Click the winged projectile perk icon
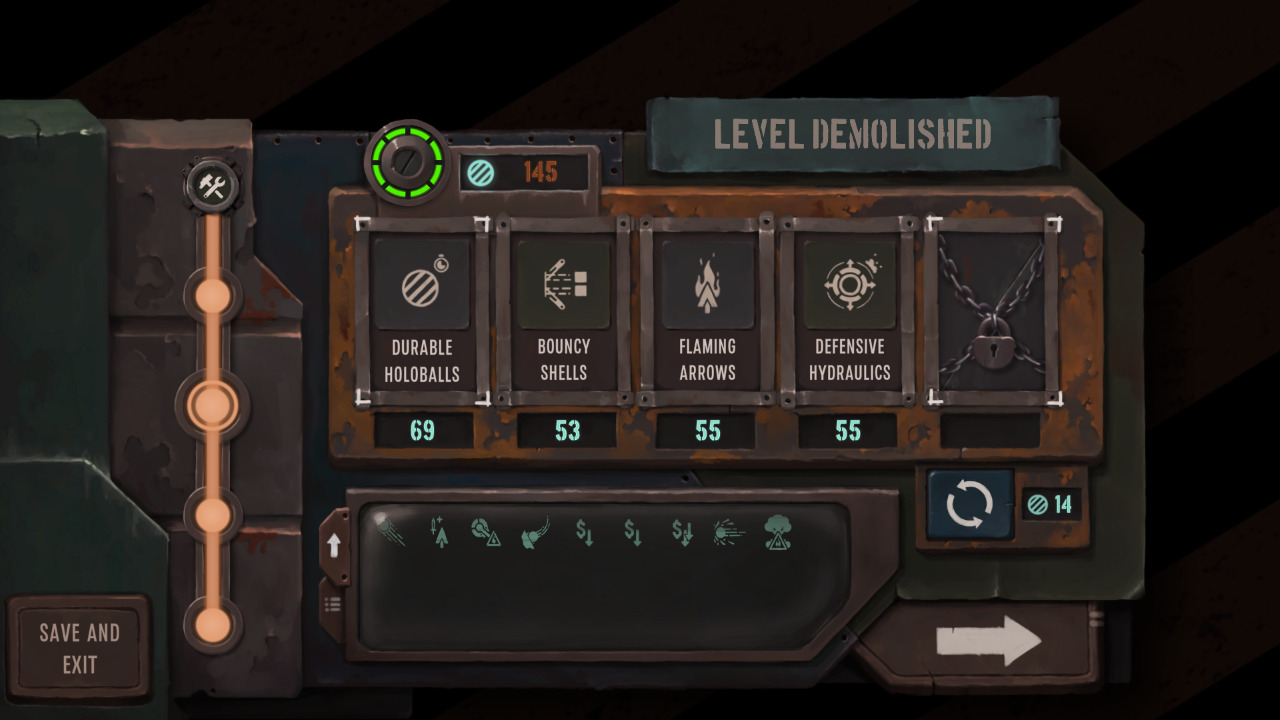This screenshot has width=1280, height=720. [533, 532]
